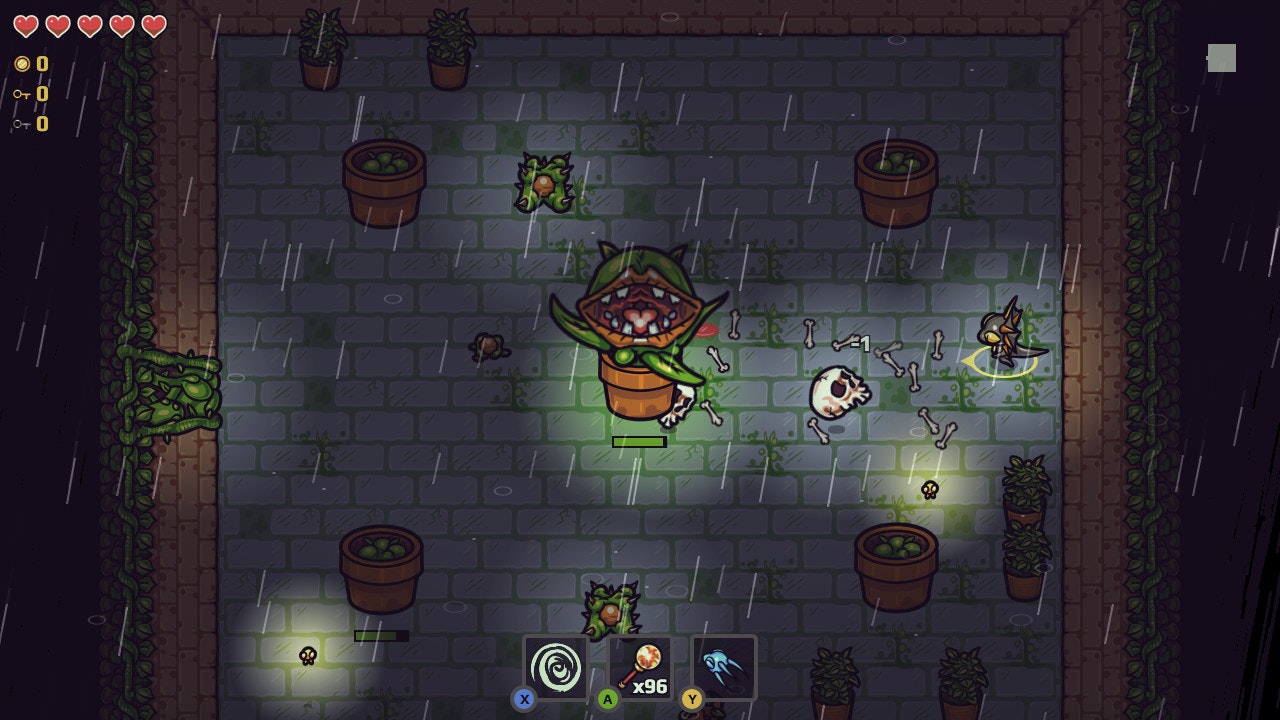
Task: Select the swirl tornado ability icon
Action: [x=554, y=668]
